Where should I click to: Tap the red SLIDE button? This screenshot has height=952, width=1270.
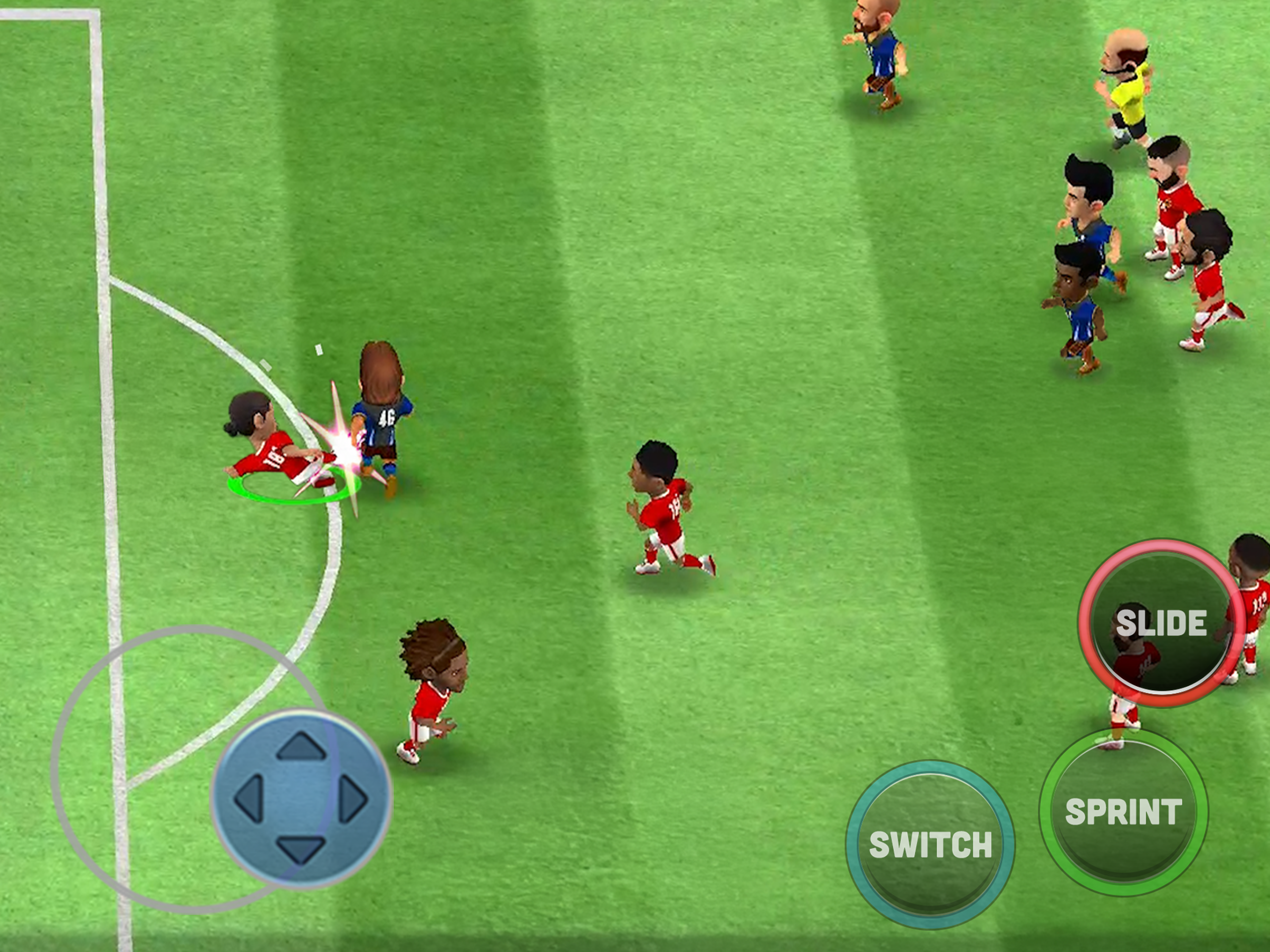1160,623
